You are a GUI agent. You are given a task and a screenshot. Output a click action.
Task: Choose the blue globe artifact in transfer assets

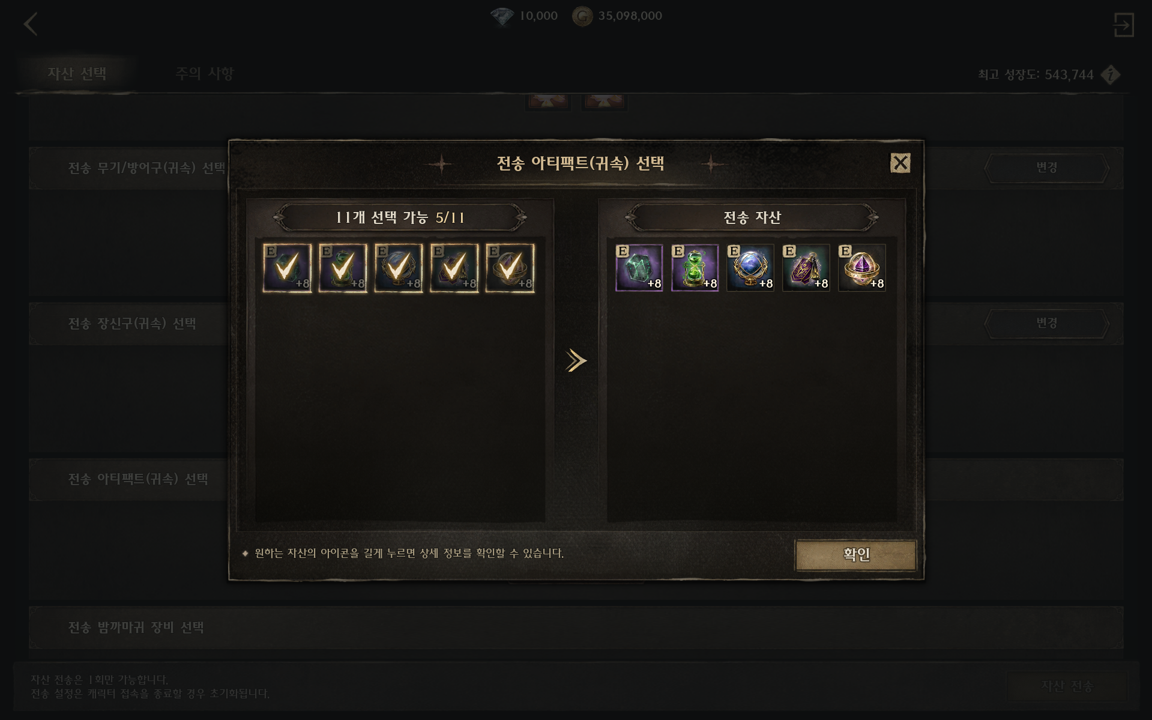tap(751, 268)
